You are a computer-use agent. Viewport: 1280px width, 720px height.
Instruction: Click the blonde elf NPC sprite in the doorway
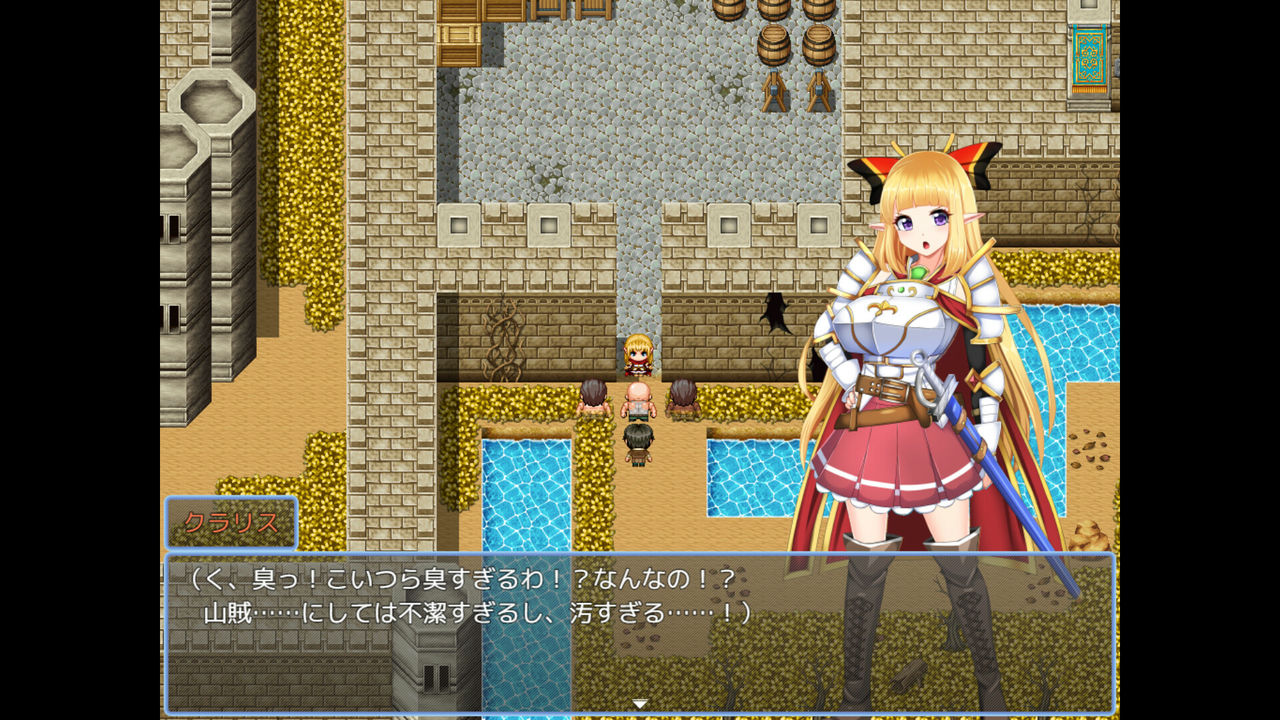point(637,355)
